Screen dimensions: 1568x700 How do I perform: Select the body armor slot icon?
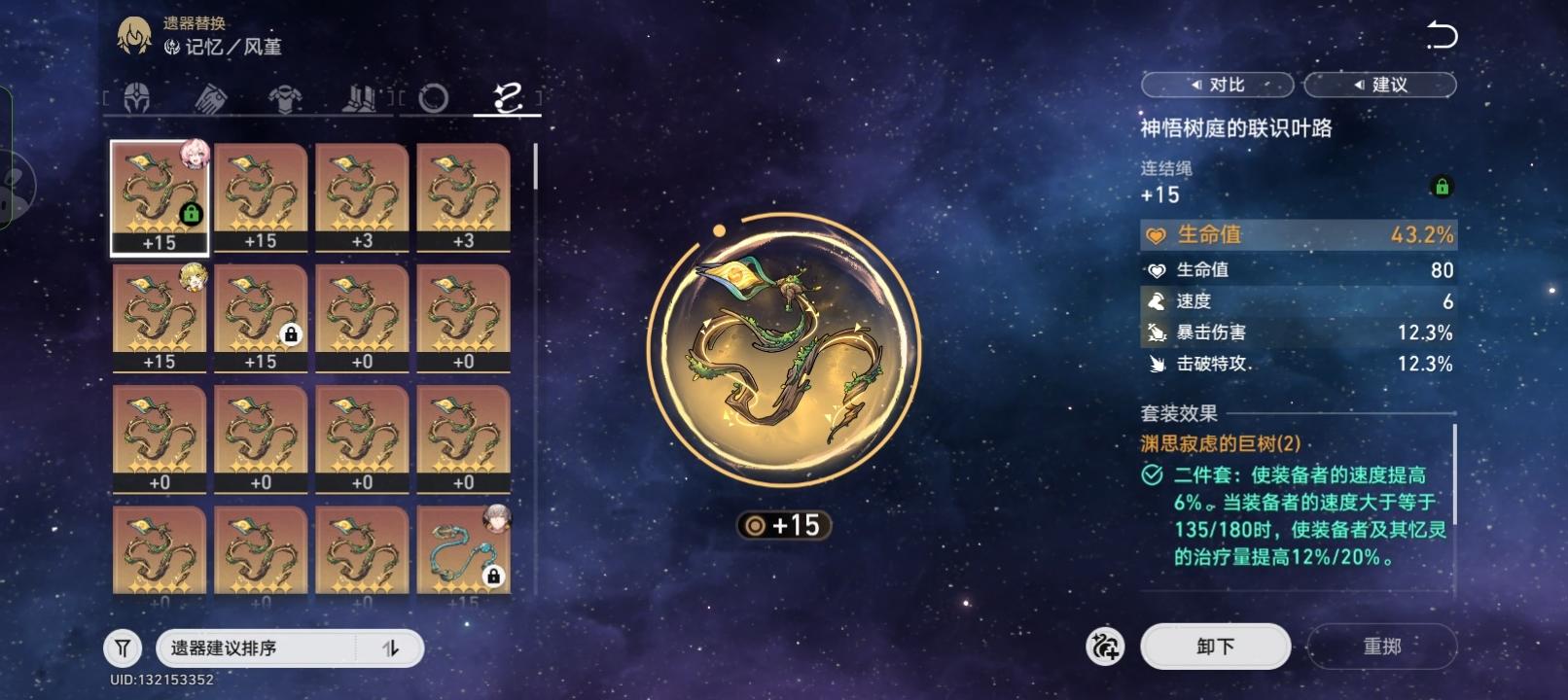(285, 99)
